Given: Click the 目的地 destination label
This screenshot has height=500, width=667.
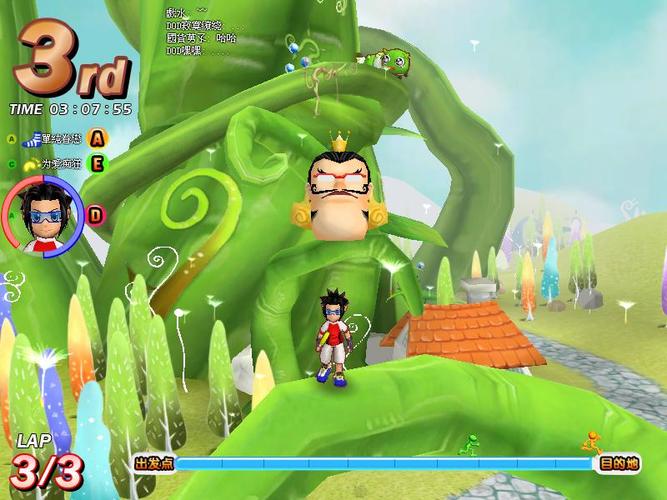Looking at the screenshot, I should click(619, 464).
